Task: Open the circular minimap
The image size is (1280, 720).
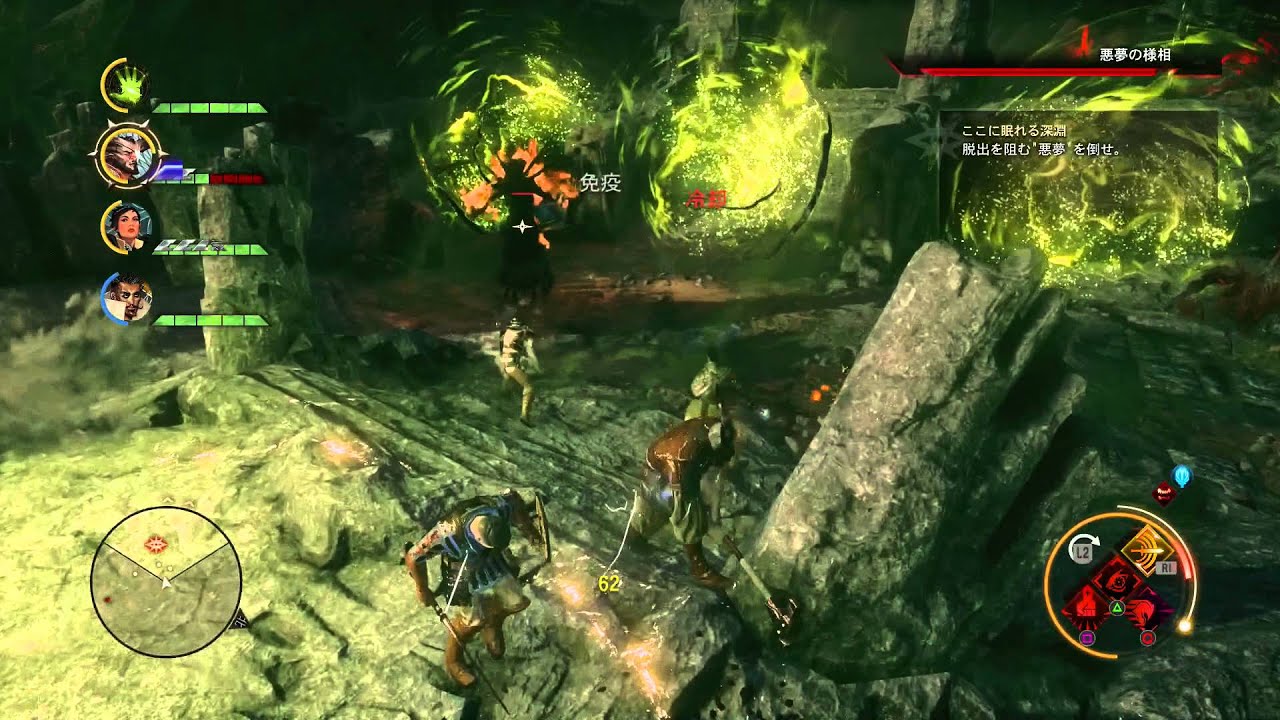Action: pos(165,581)
